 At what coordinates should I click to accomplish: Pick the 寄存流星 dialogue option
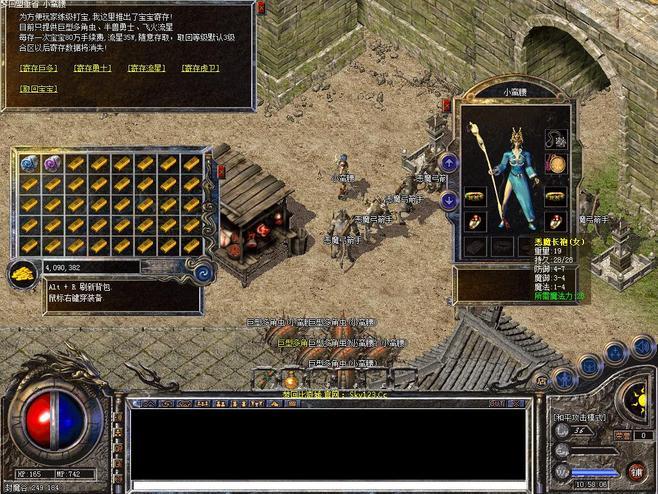pyautogui.click(x=147, y=68)
